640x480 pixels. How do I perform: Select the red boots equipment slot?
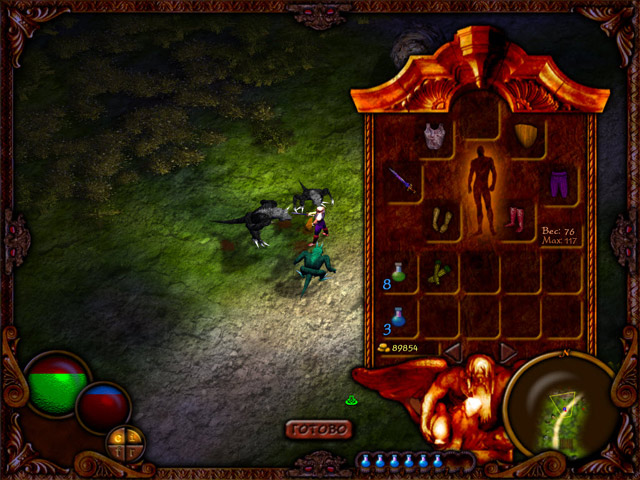(516, 218)
